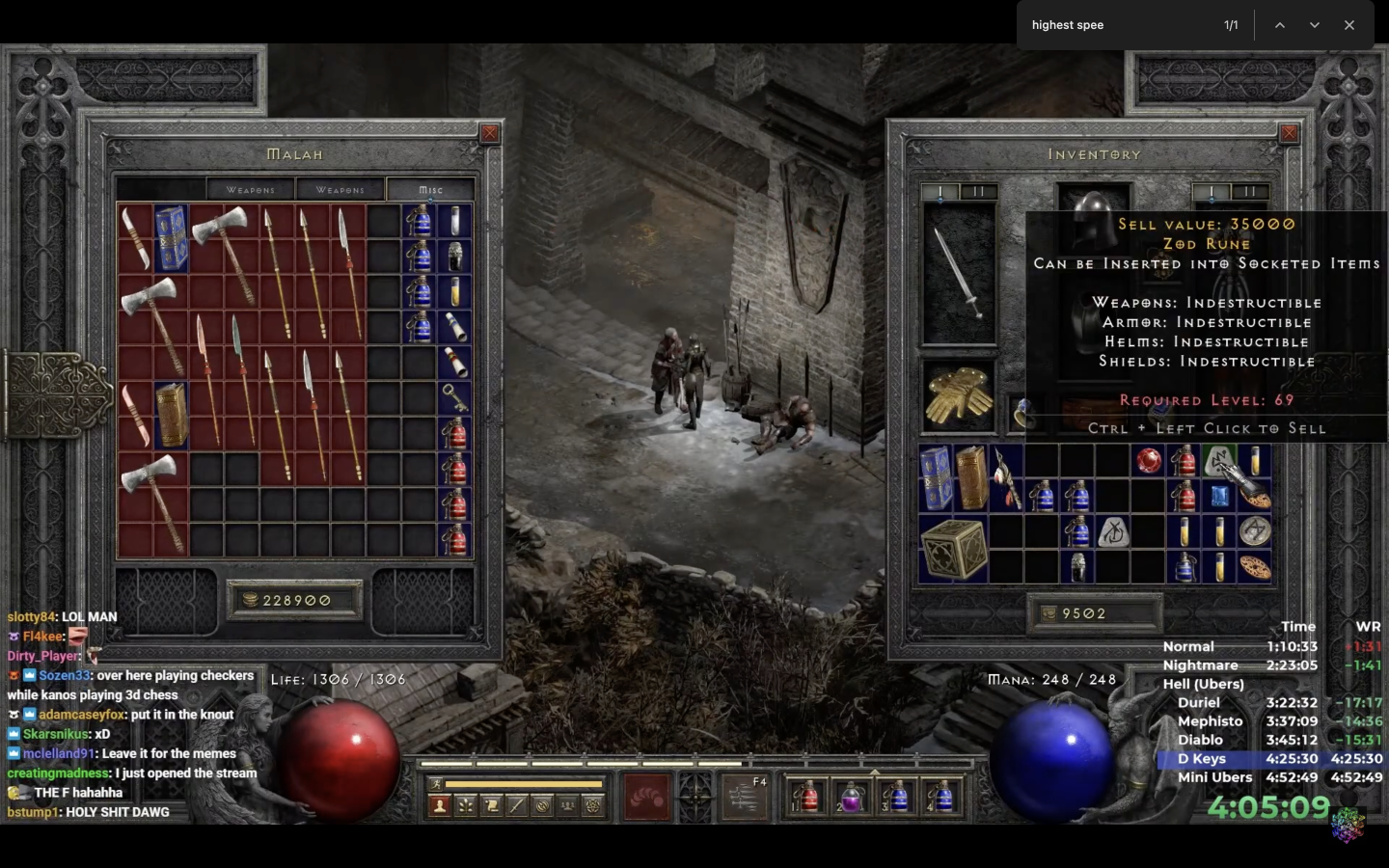Activate weapon swap slot I
Image resolution: width=1389 pixels, height=868 pixels.
(940, 191)
